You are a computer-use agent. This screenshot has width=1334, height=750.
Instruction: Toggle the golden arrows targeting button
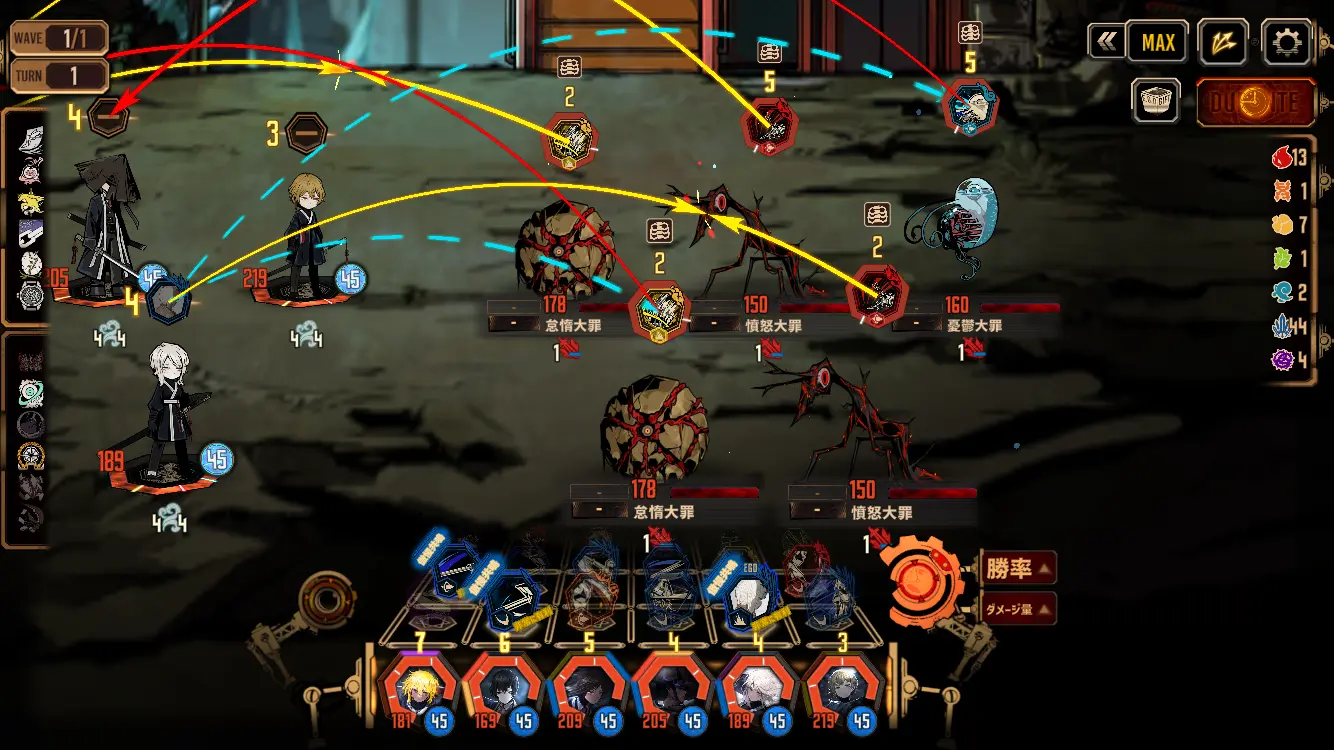(x=1222, y=42)
